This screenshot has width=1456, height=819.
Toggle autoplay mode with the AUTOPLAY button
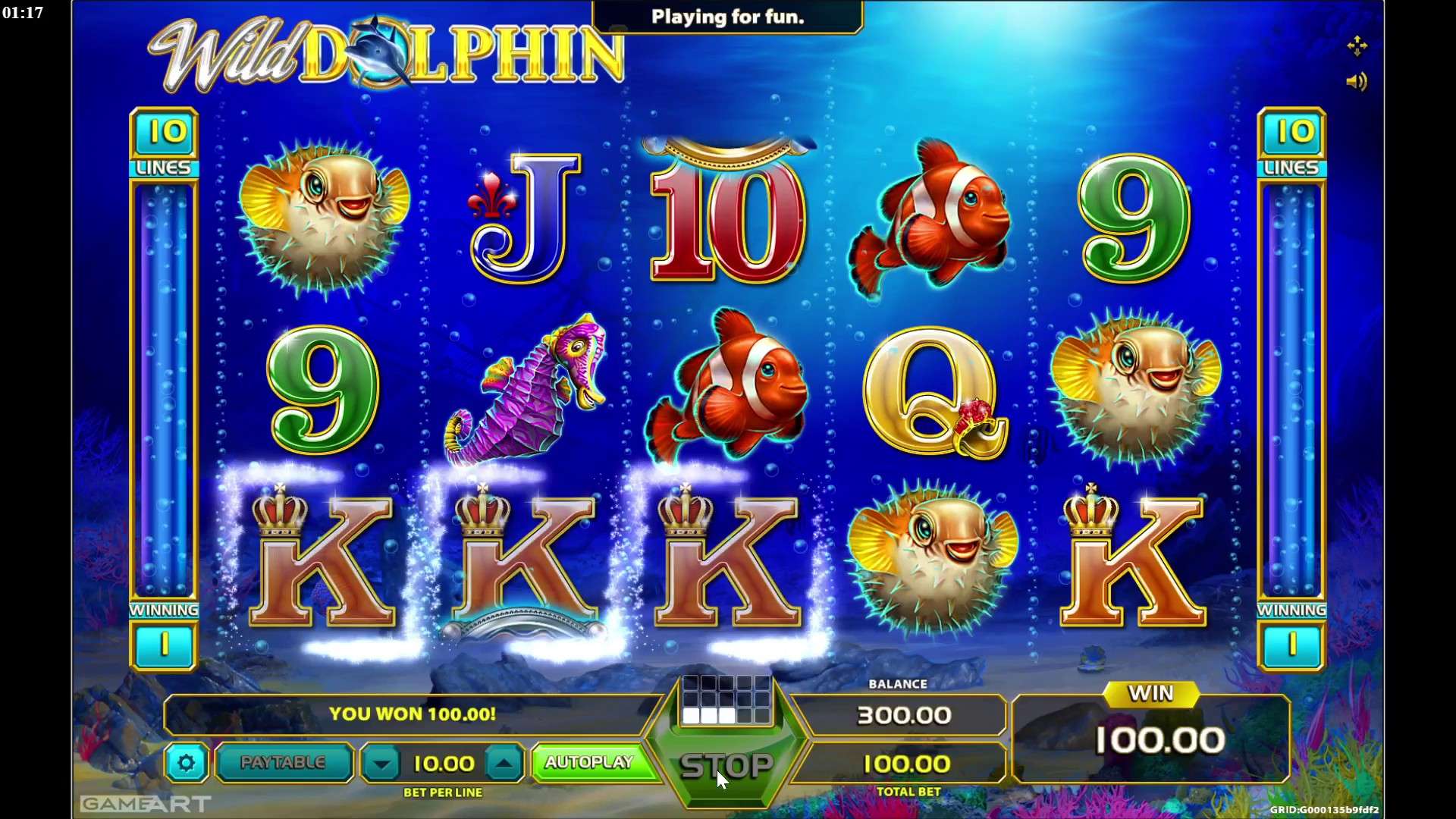(592, 763)
